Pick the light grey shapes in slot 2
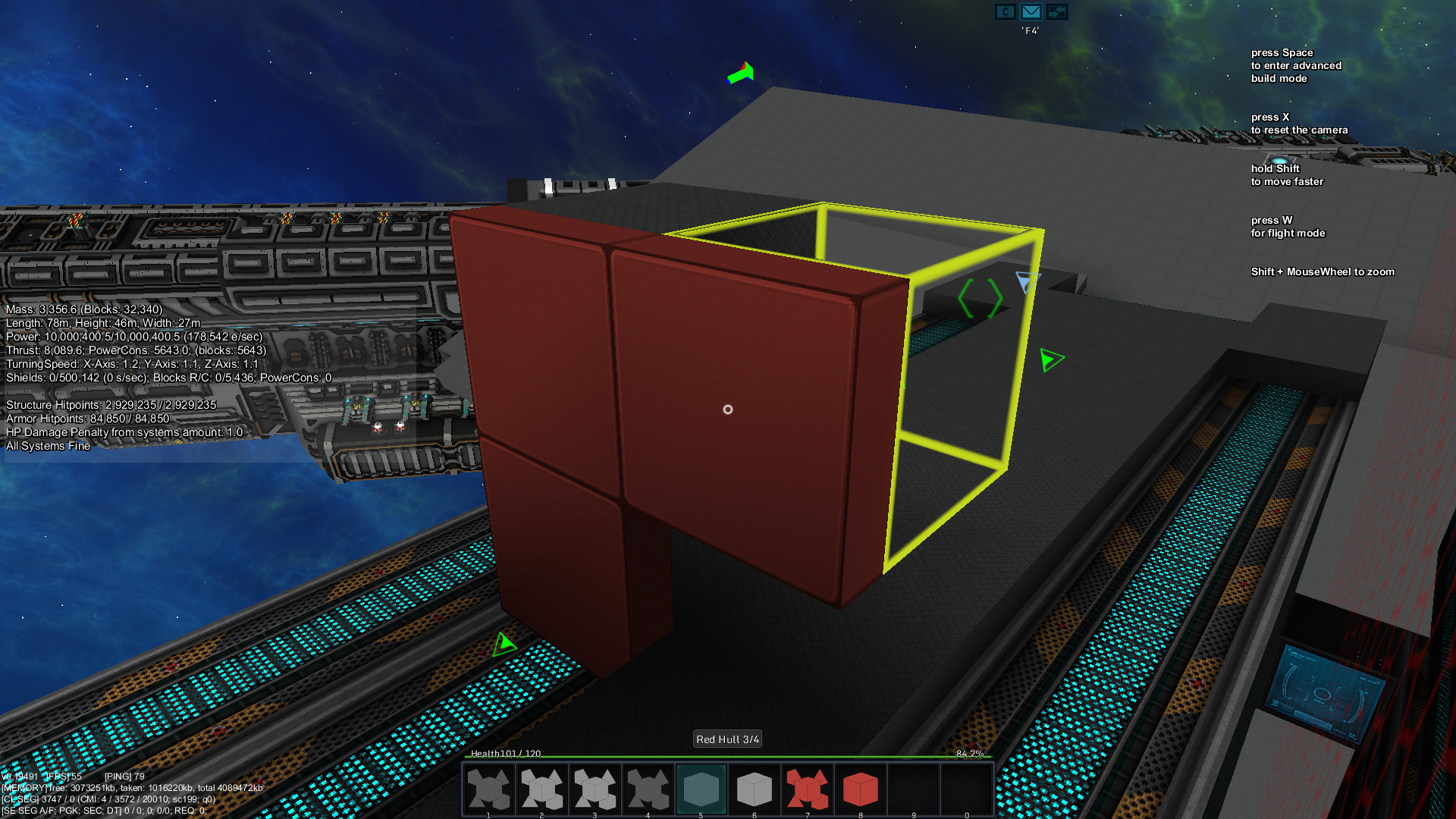The height and width of the screenshot is (819, 1456). click(x=542, y=789)
